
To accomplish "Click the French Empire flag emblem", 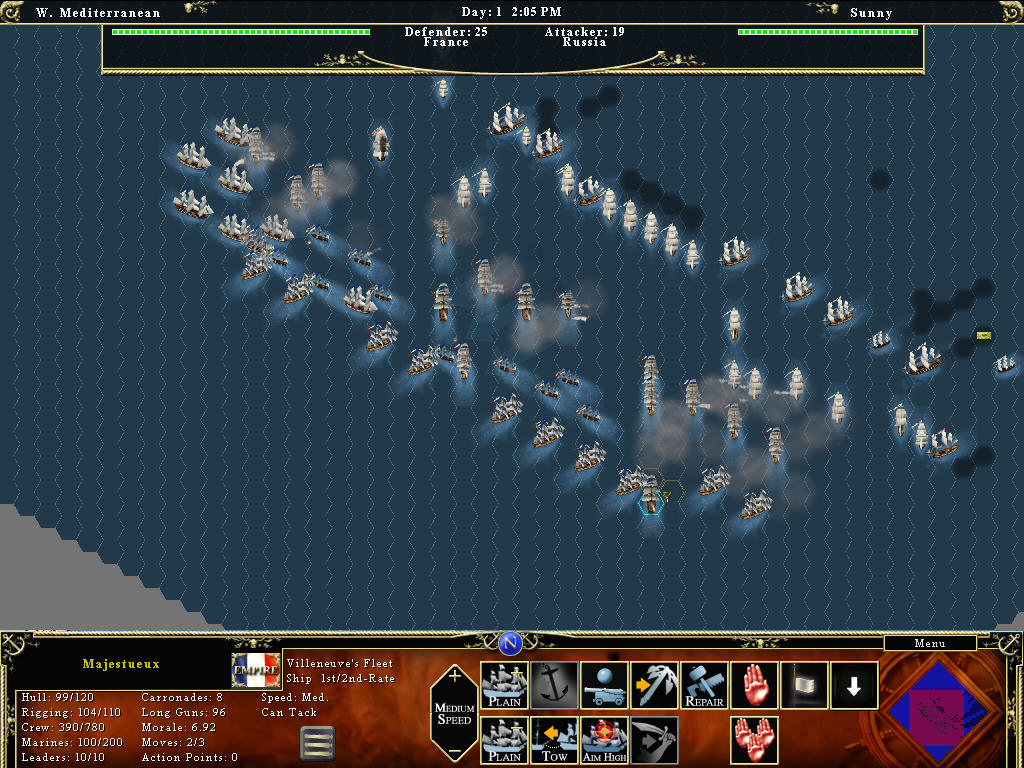I will (x=256, y=670).
